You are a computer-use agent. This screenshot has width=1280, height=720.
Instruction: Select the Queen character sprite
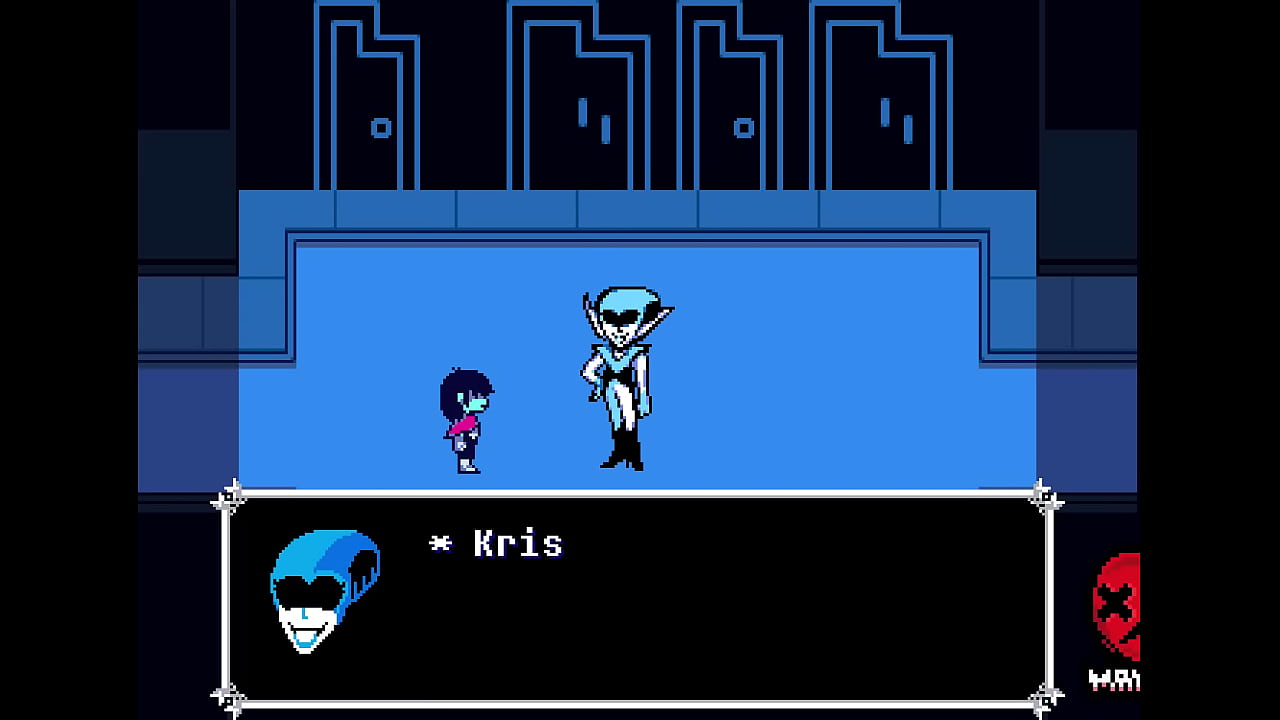pyautogui.click(x=620, y=375)
